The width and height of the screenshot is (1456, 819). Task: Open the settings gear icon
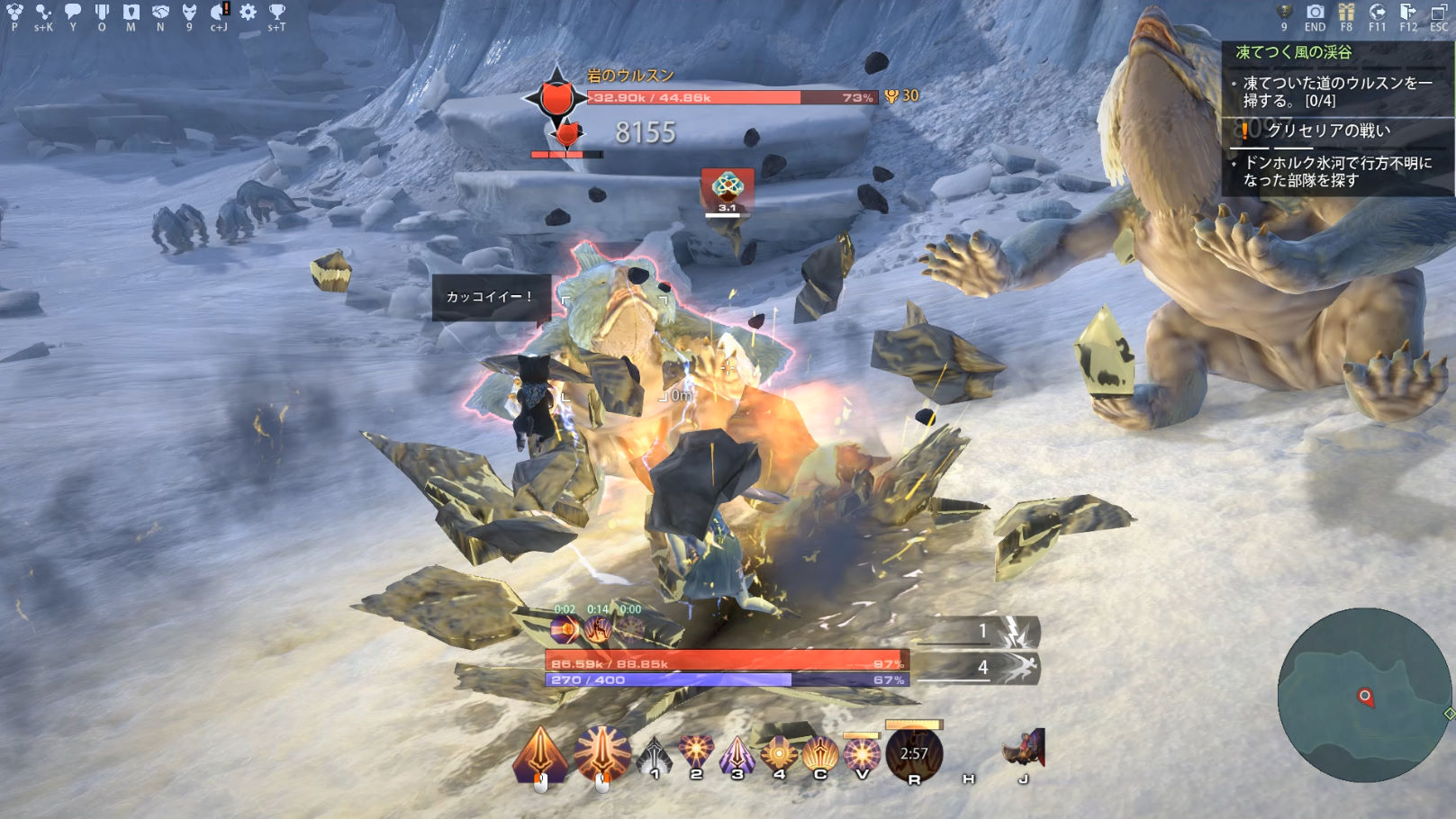pos(248,12)
